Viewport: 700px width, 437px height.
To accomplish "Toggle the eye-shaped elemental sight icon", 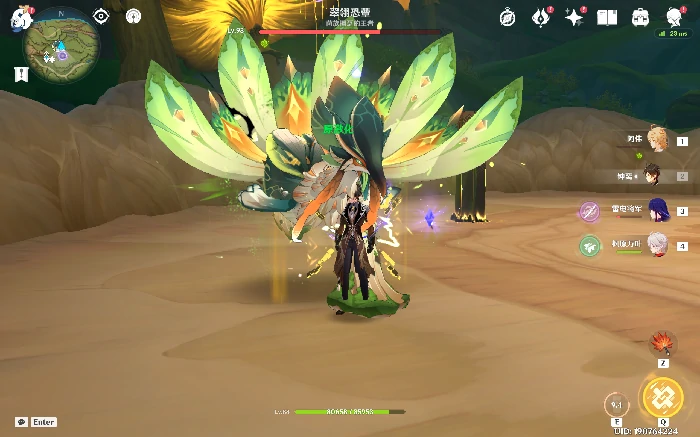I will [x=101, y=16].
